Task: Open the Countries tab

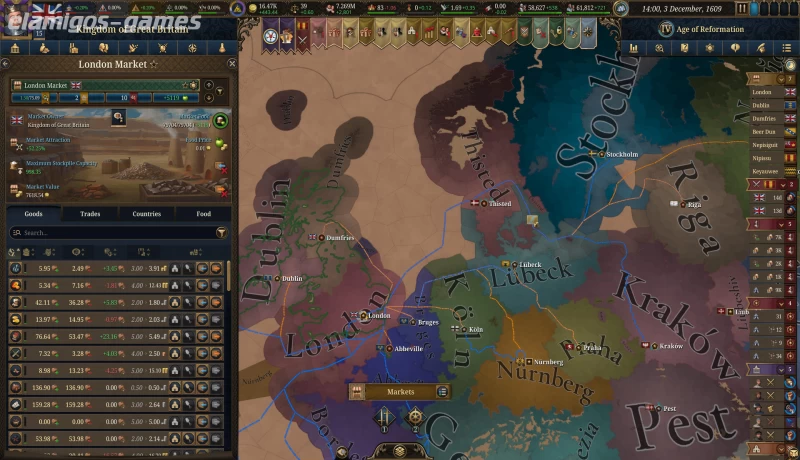Action: click(146, 213)
